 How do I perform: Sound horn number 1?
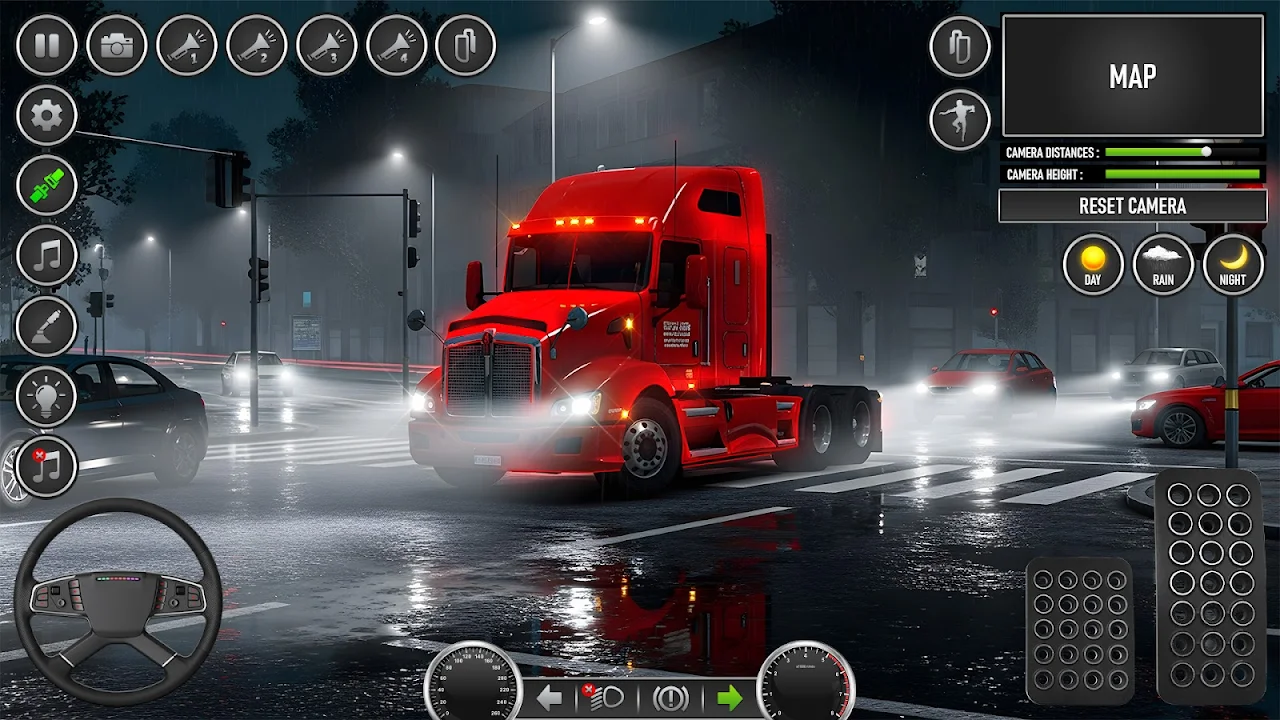186,45
